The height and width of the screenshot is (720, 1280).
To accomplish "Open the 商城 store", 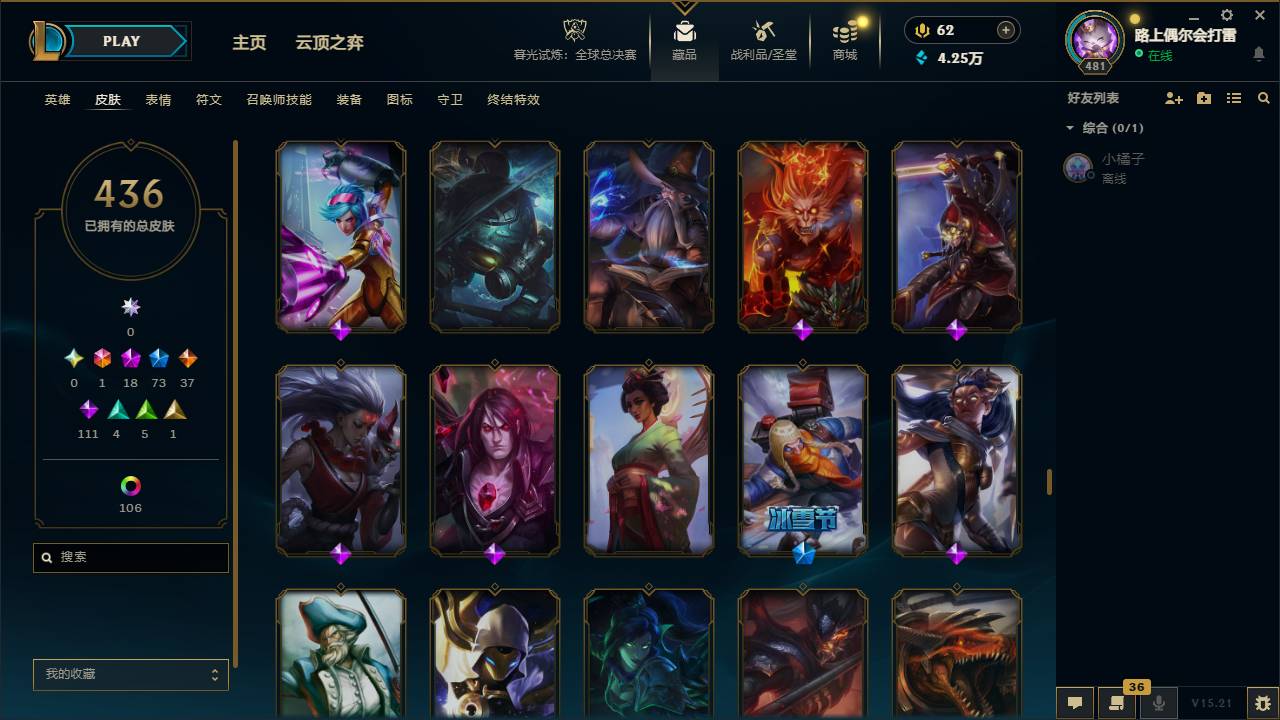I will pyautogui.click(x=843, y=42).
